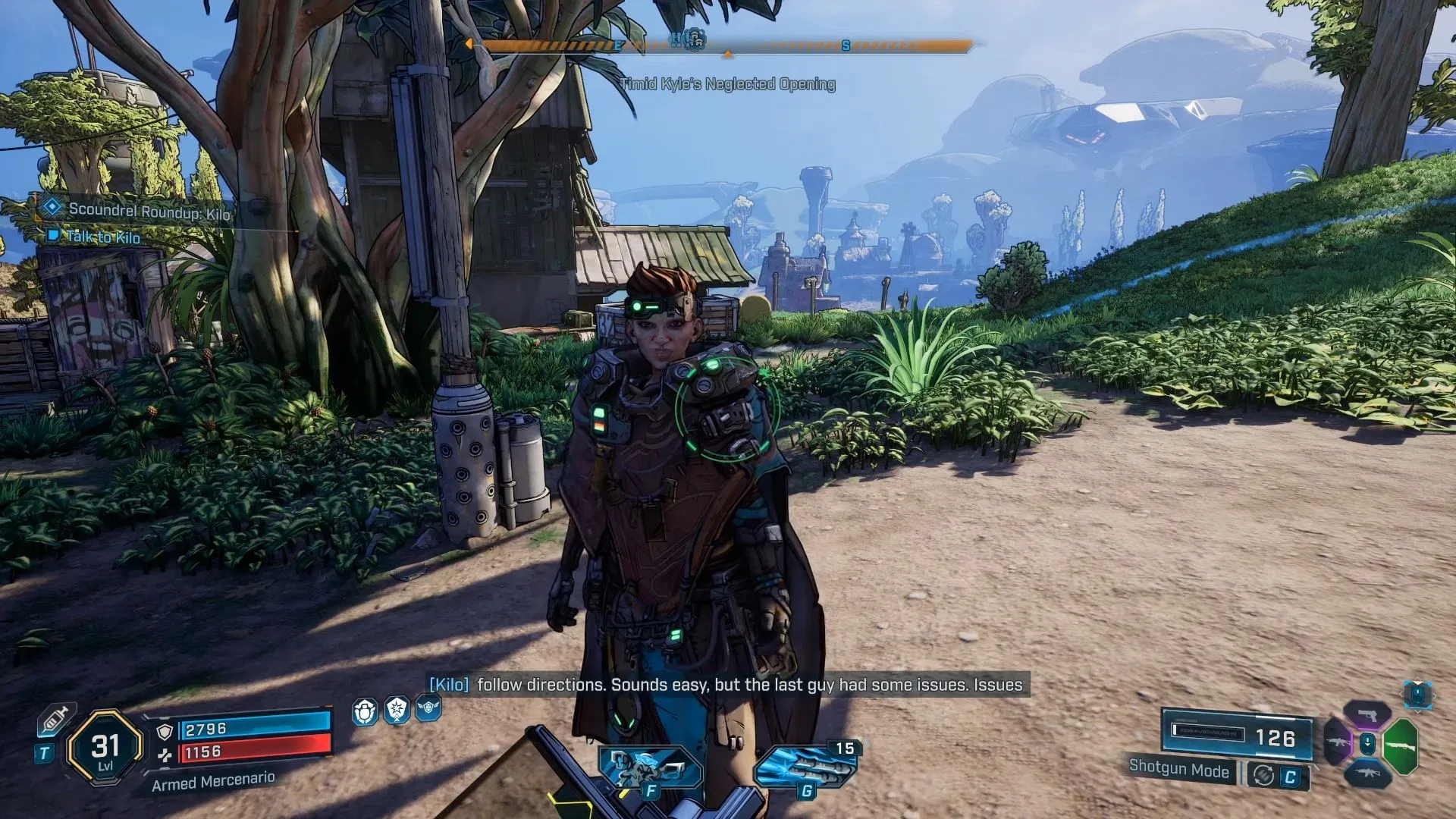1456x819 pixels.
Task: Use the repair kit syringe icon
Action: coord(55,720)
